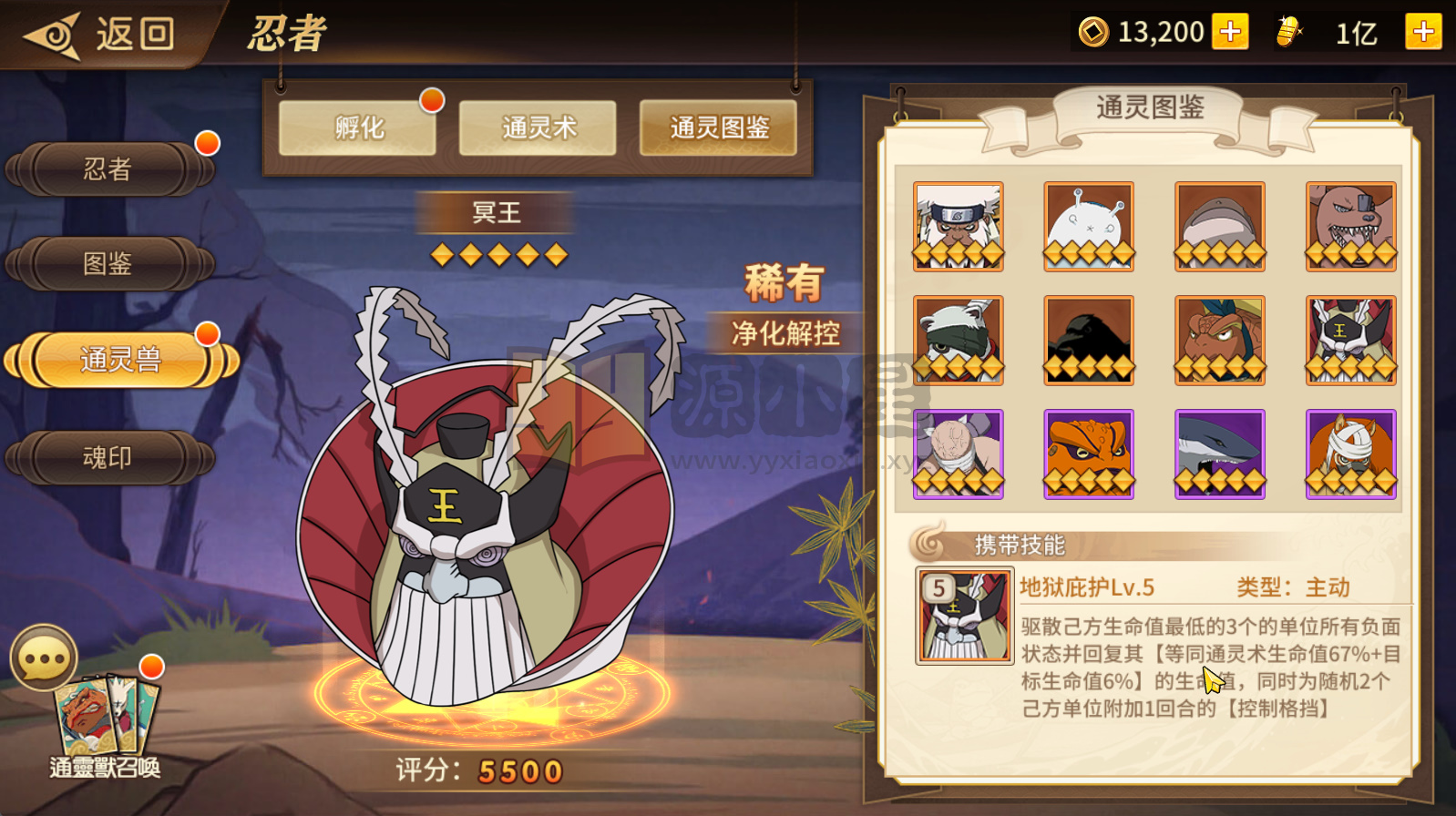Select the 通灵兽 side menu entry
The width and height of the screenshot is (1456, 816).
(x=120, y=360)
